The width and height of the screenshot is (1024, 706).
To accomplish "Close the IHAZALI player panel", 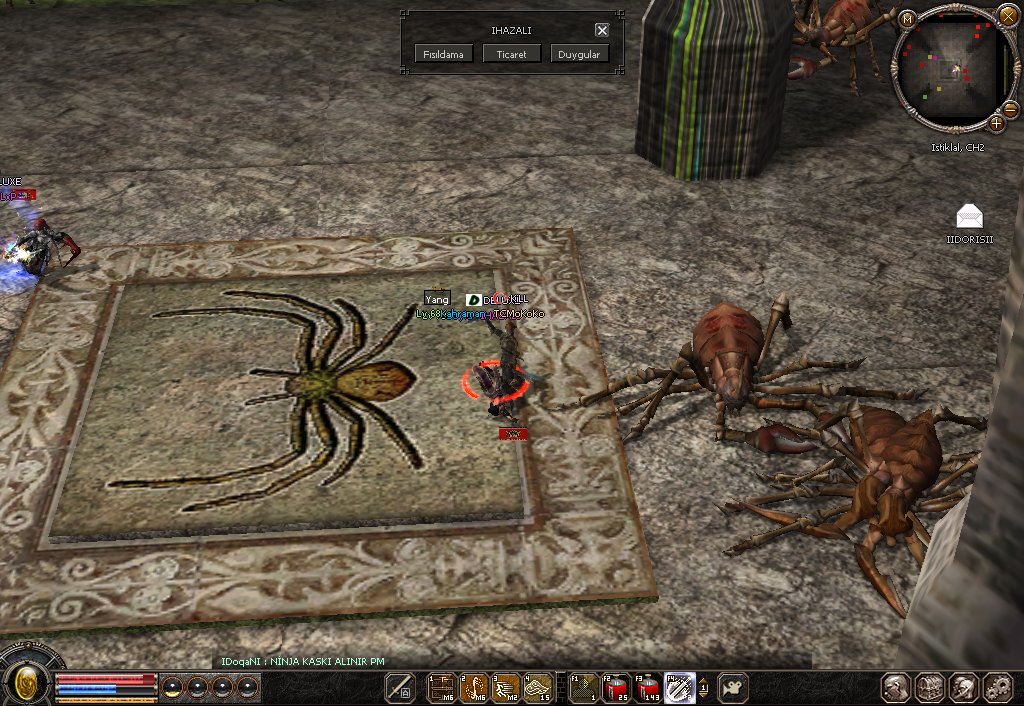I will [601, 30].
